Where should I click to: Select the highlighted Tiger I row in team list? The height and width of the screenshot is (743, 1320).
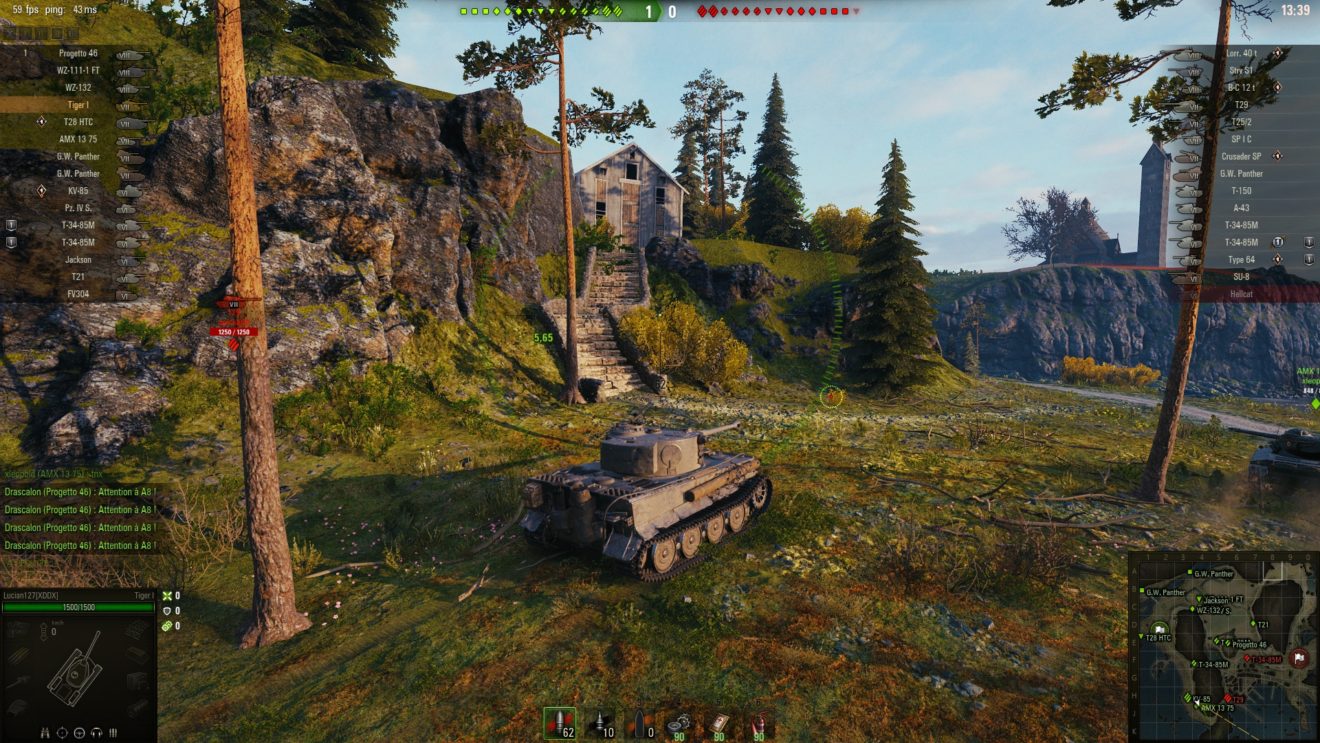tap(78, 105)
